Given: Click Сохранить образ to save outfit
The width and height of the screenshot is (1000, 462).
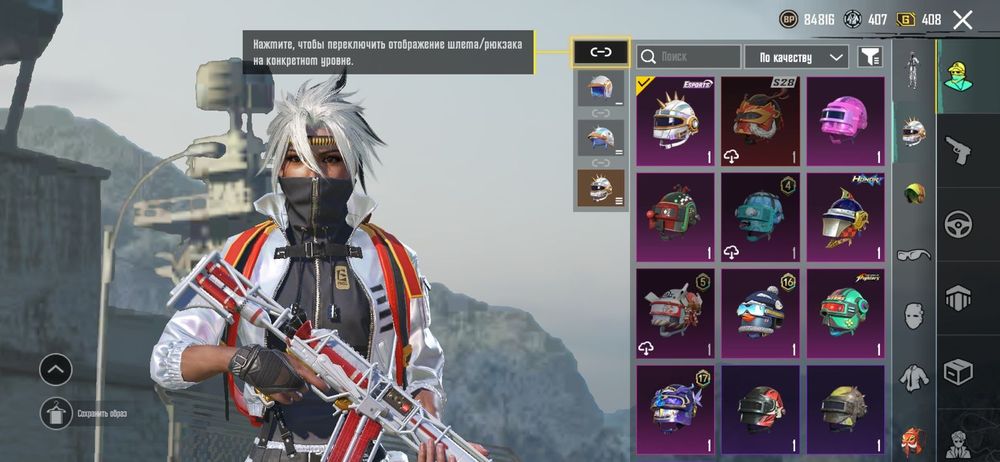Looking at the screenshot, I should [57, 413].
